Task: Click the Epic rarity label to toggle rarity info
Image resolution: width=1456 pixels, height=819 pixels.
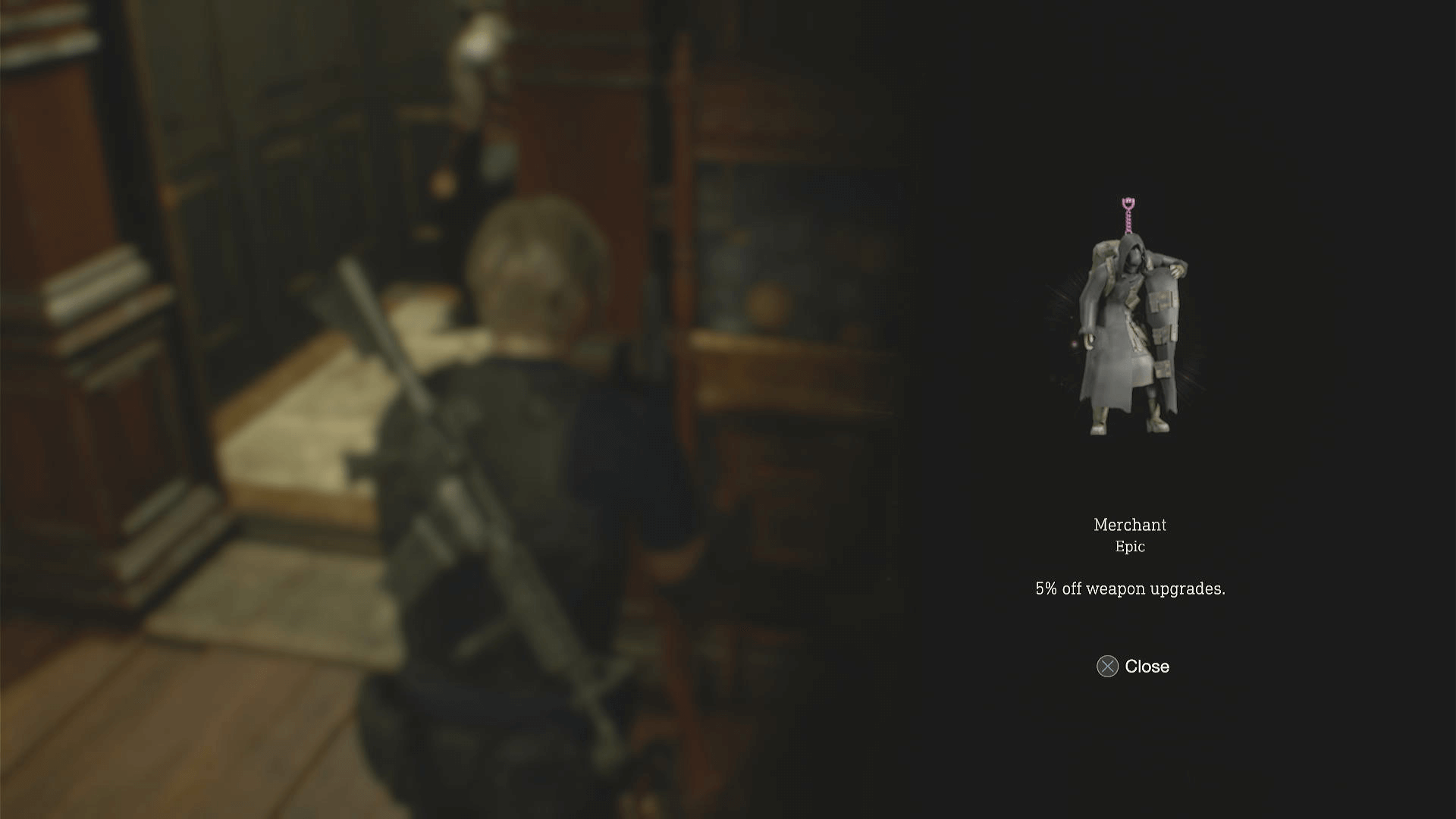Action: click(1131, 546)
